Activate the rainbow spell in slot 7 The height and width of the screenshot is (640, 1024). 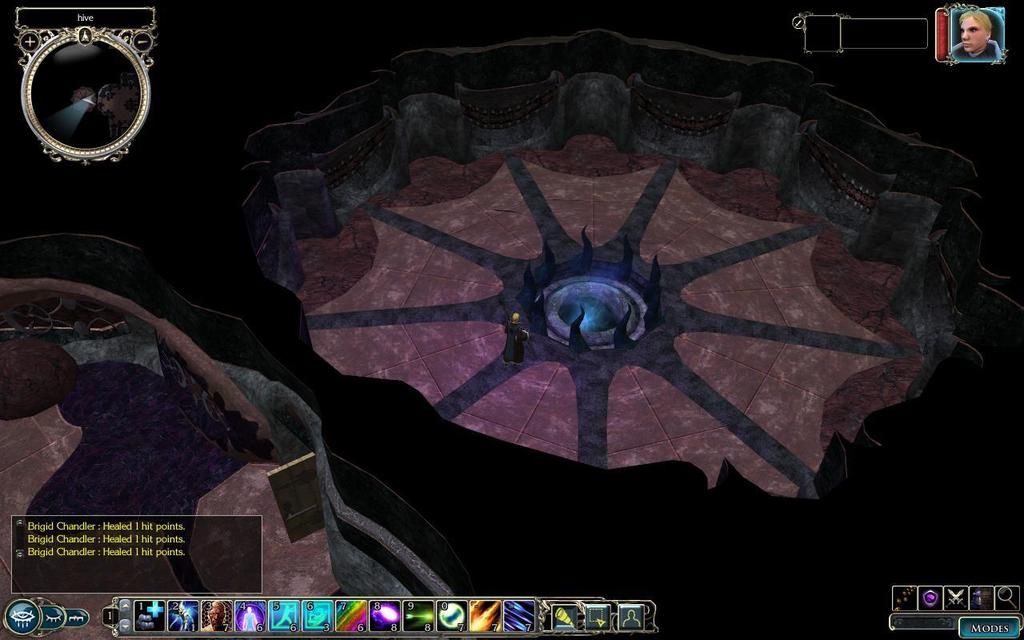click(x=352, y=615)
